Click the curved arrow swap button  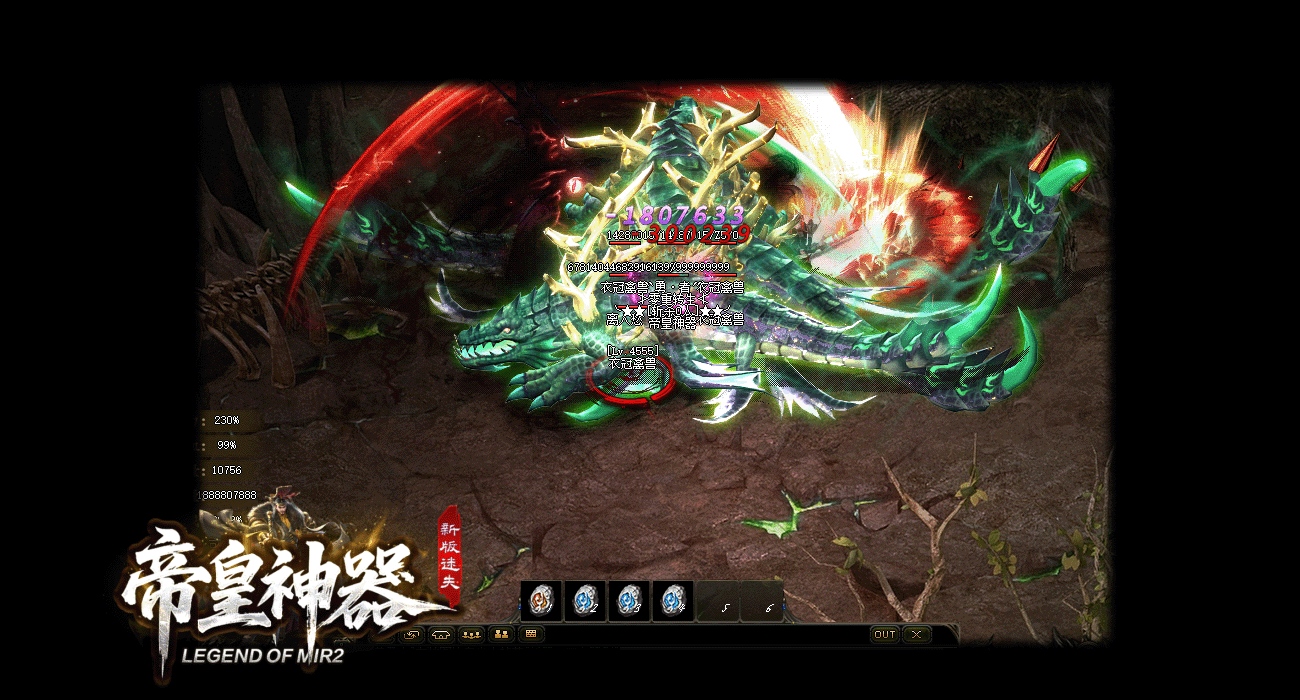pyautogui.click(x=411, y=634)
